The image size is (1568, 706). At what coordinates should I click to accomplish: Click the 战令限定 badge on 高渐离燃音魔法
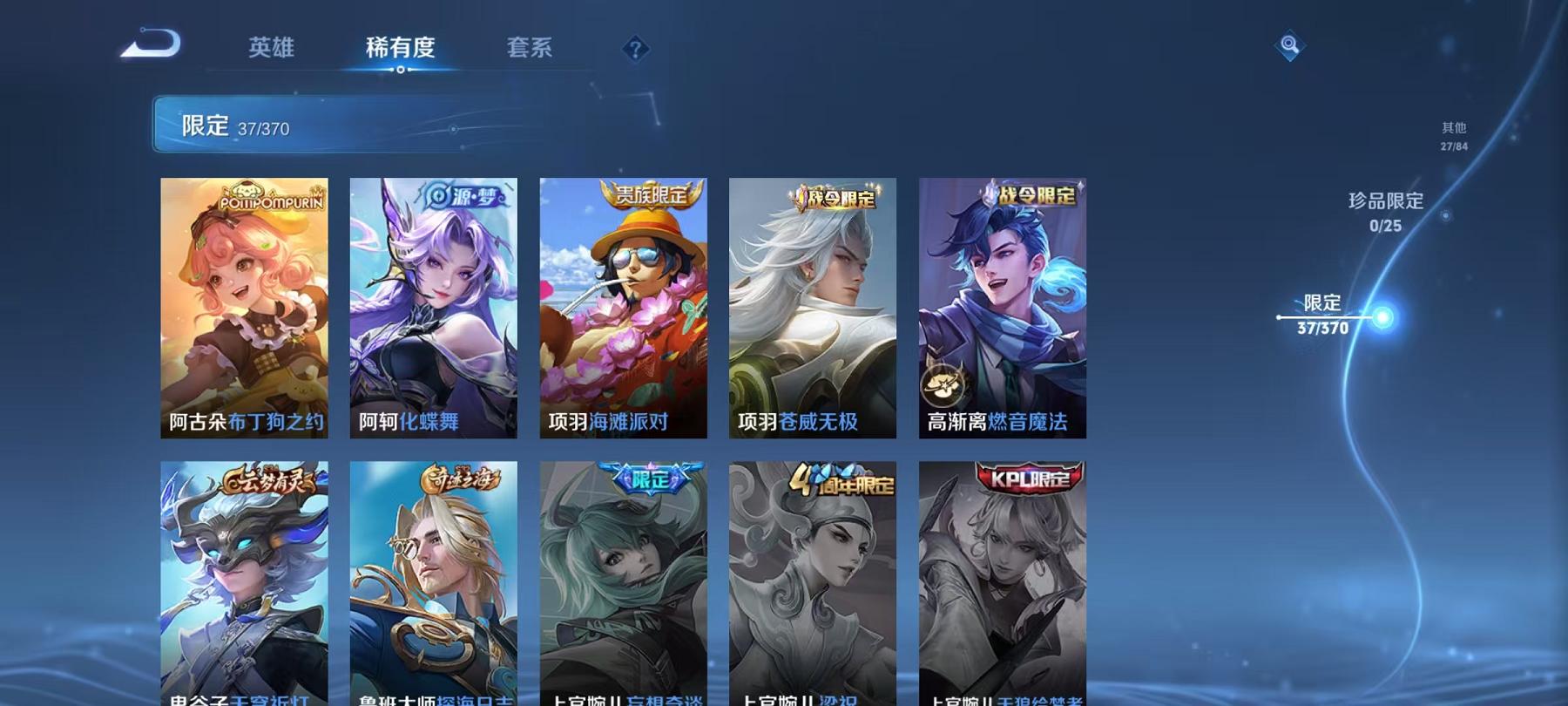pyautogui.click(x=1032, y=197)
